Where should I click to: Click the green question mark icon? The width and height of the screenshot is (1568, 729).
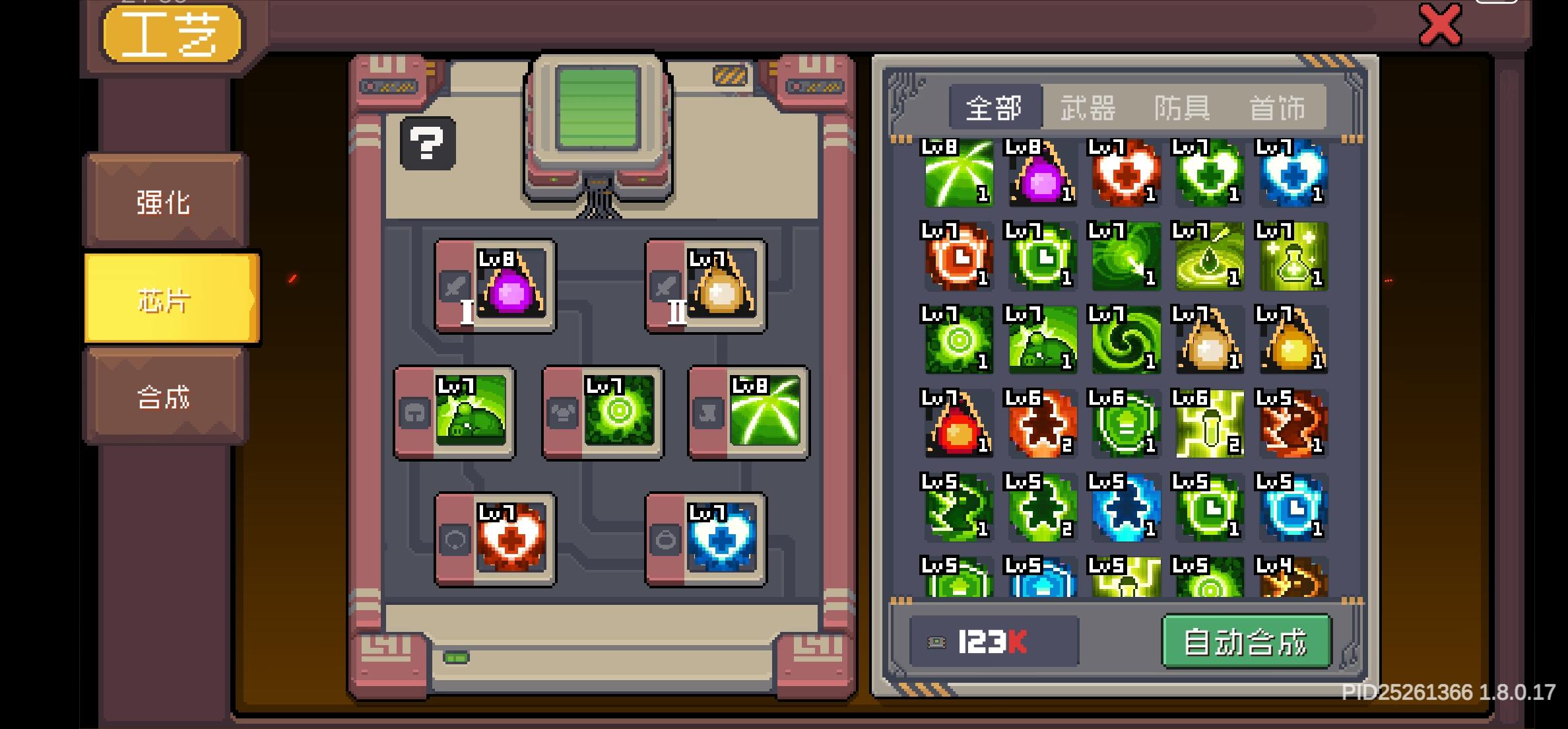tap(428, 143)
